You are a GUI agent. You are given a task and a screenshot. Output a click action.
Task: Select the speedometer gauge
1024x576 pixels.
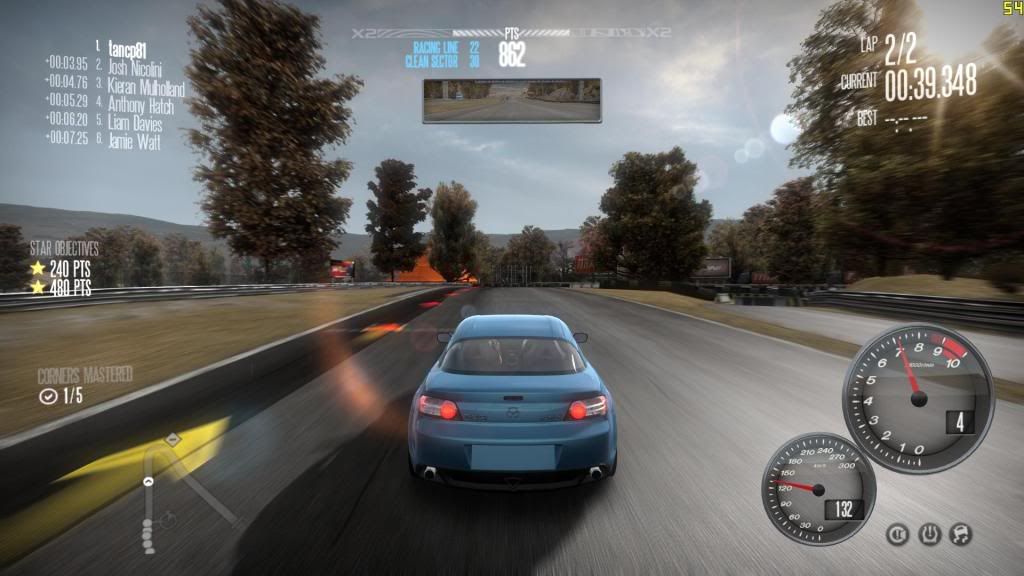point(818,489)
